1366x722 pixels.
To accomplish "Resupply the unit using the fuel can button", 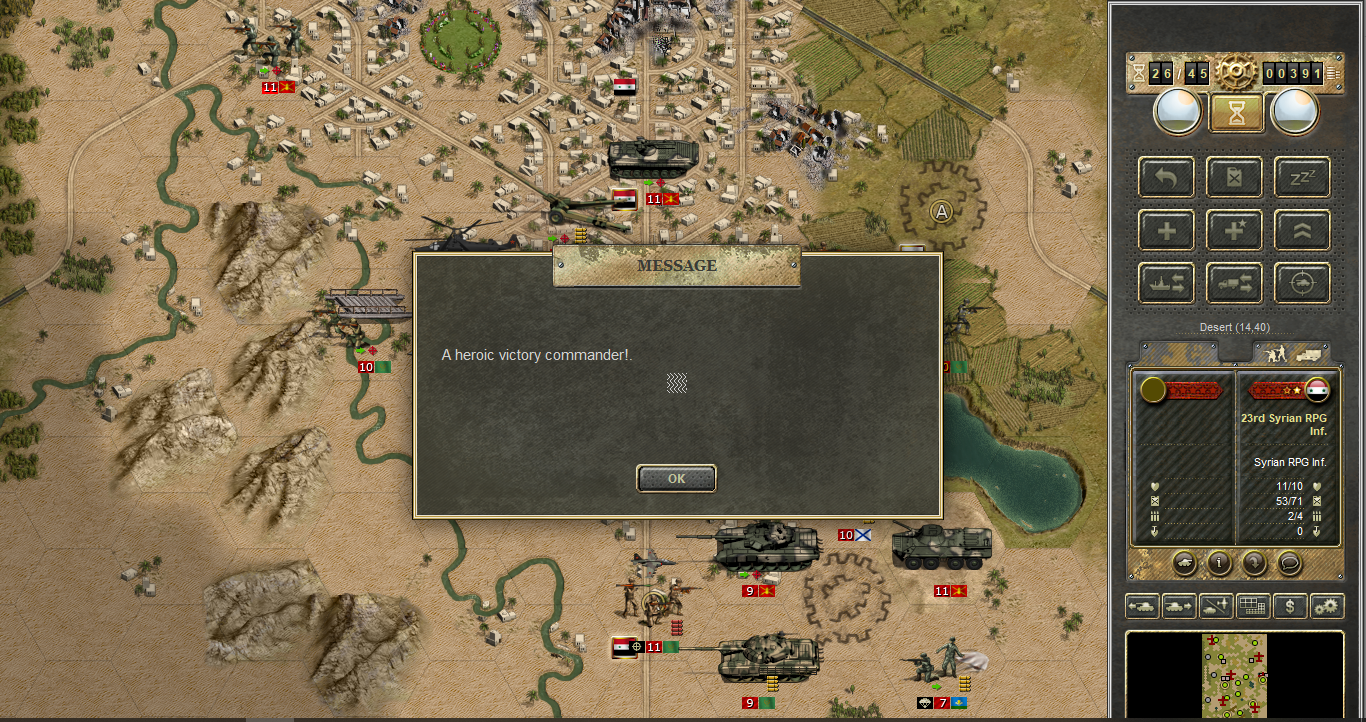I will (x=1234, y=177).
